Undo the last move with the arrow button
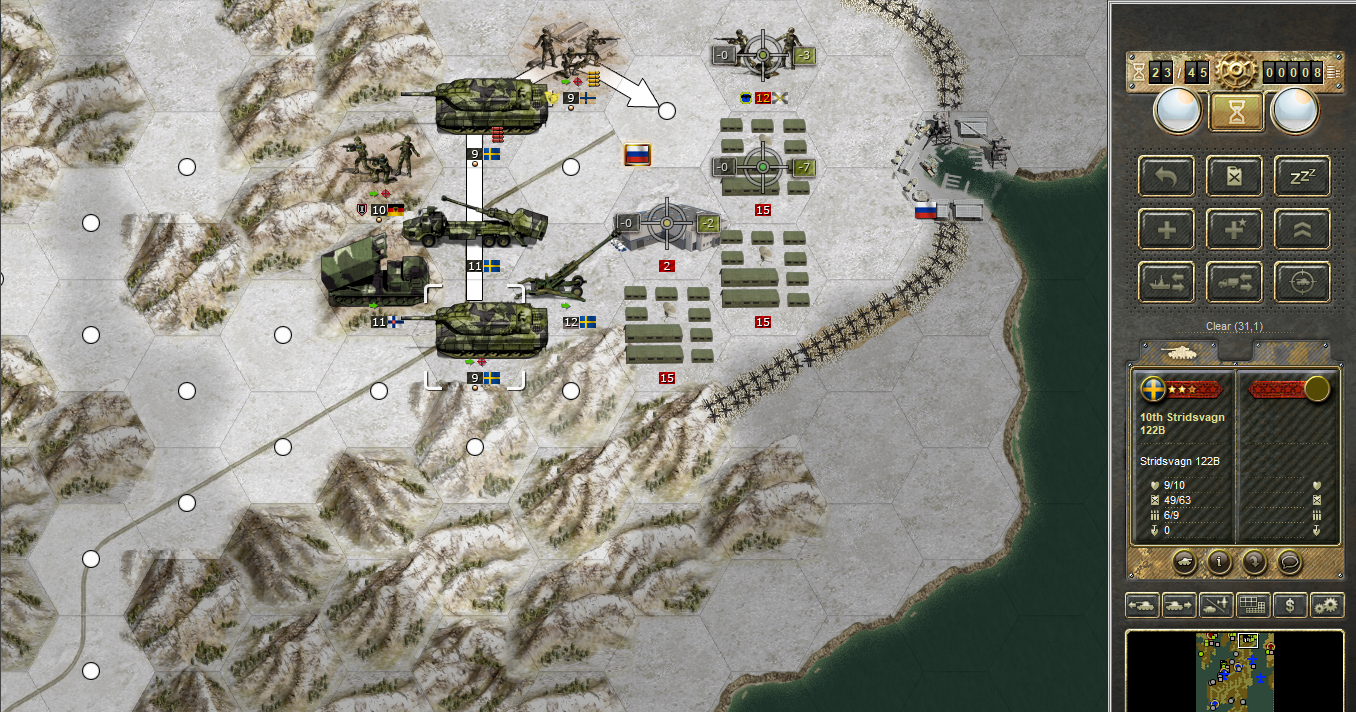The image size is (1356, 712). click(x=1166, y=176)
